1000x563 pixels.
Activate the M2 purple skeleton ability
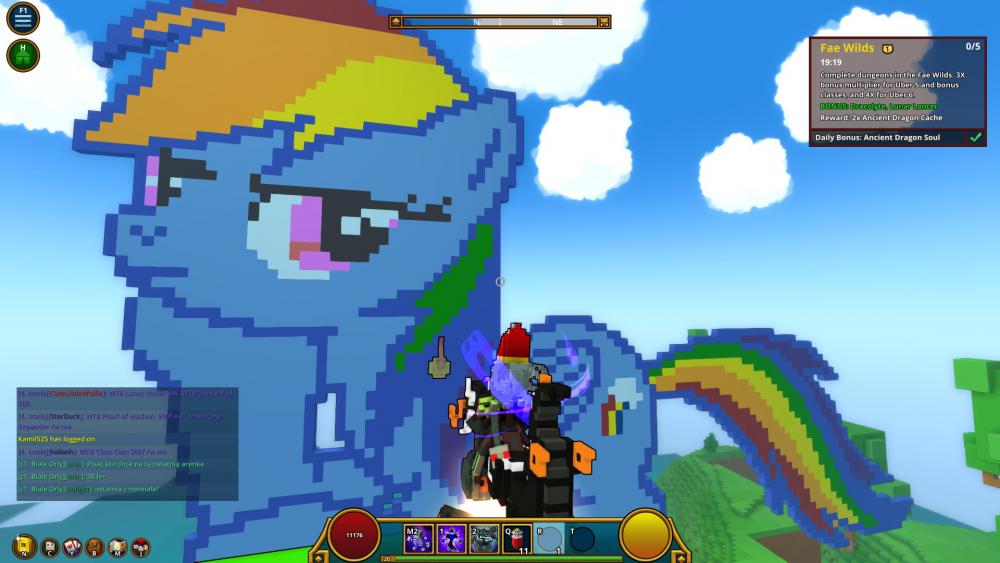(x=418, y=539)
